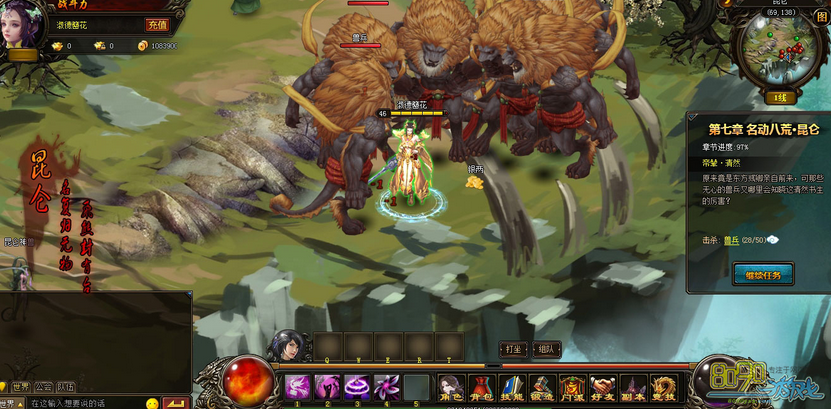Activate the 打坐 meditate button
This screenshot has height=409, width=831.
click(513, 349)
